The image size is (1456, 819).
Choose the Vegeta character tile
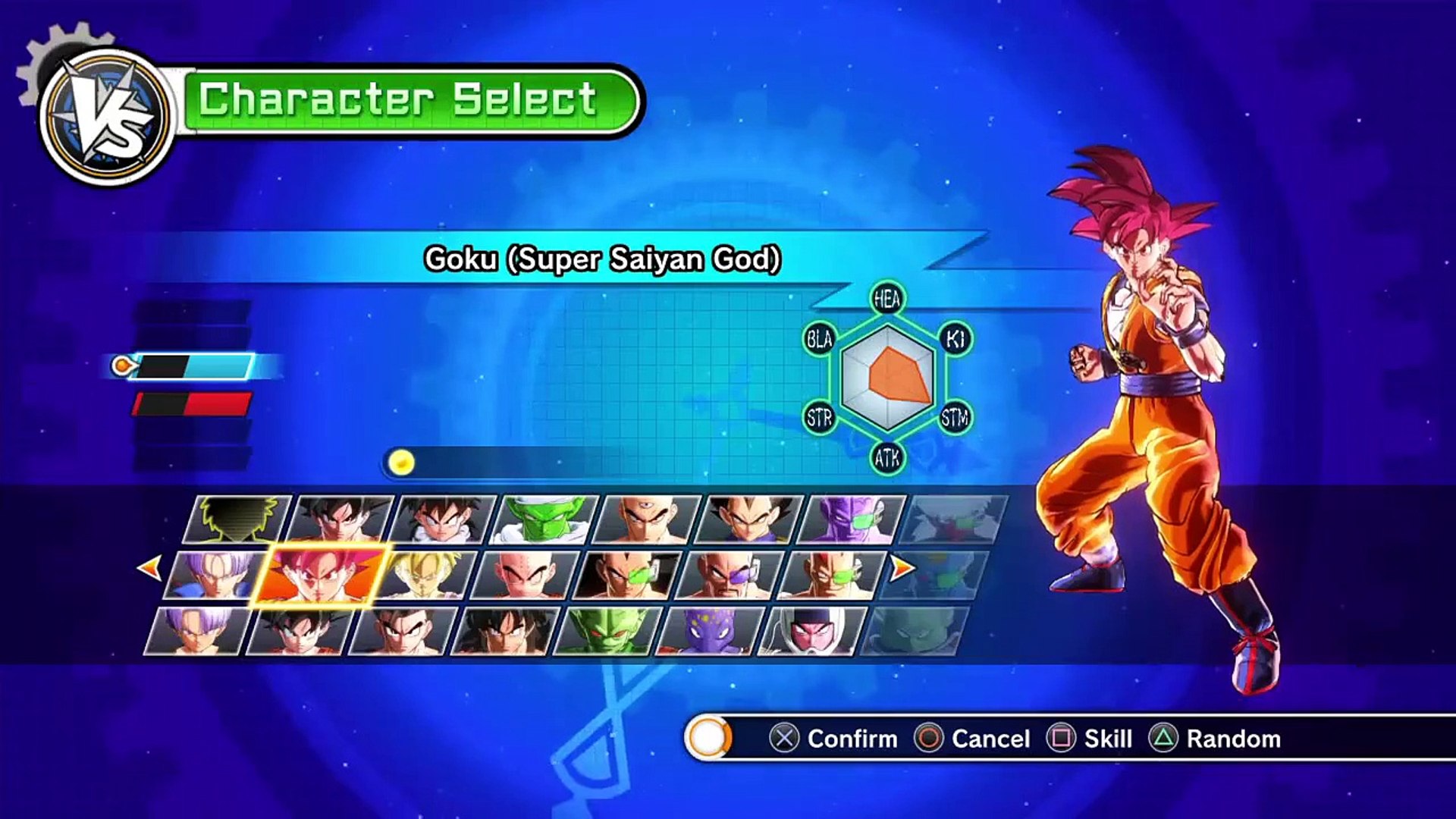point(749,519)
